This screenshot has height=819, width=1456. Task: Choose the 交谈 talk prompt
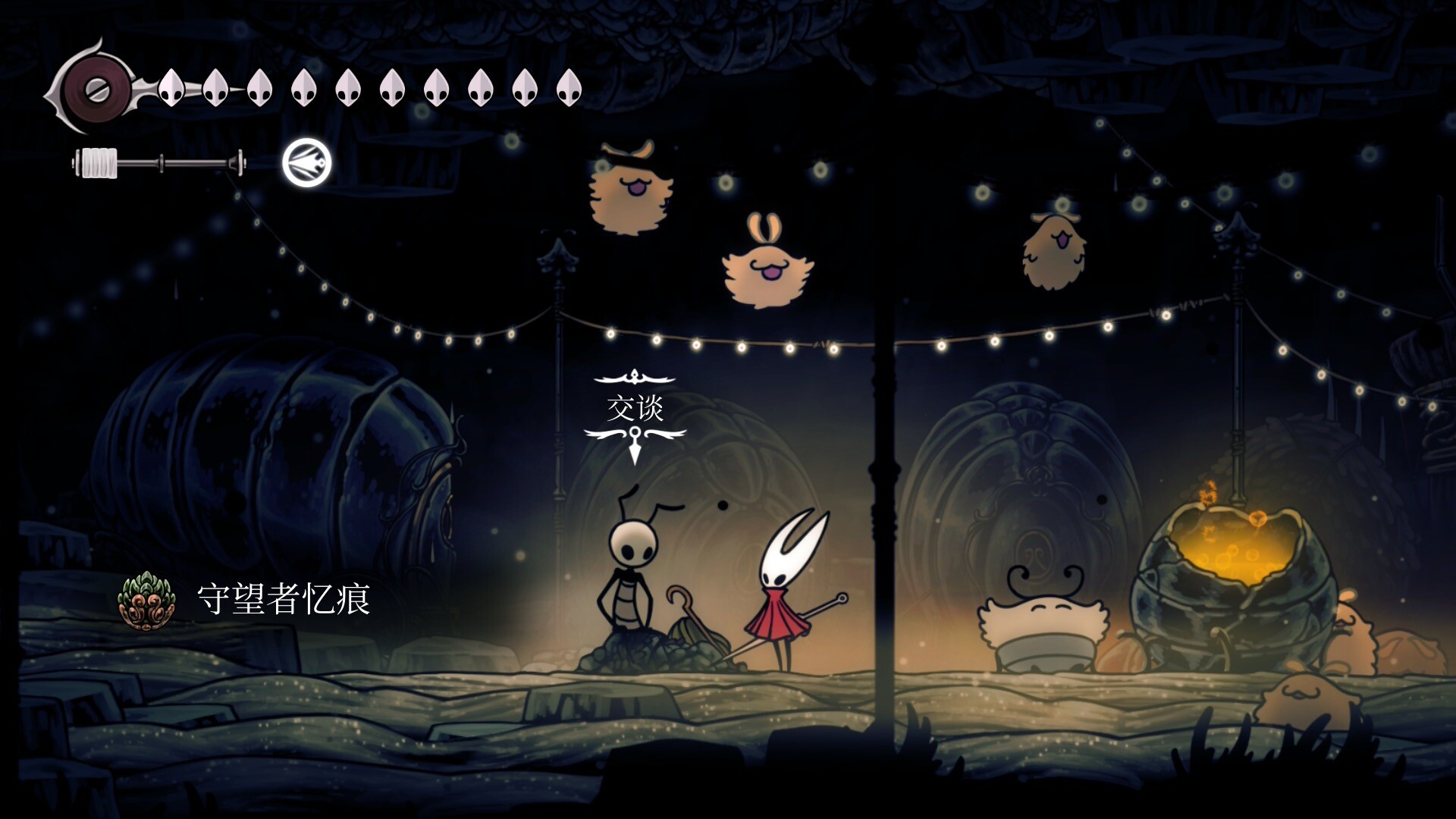pyautogui.click(x=635, y=409)
